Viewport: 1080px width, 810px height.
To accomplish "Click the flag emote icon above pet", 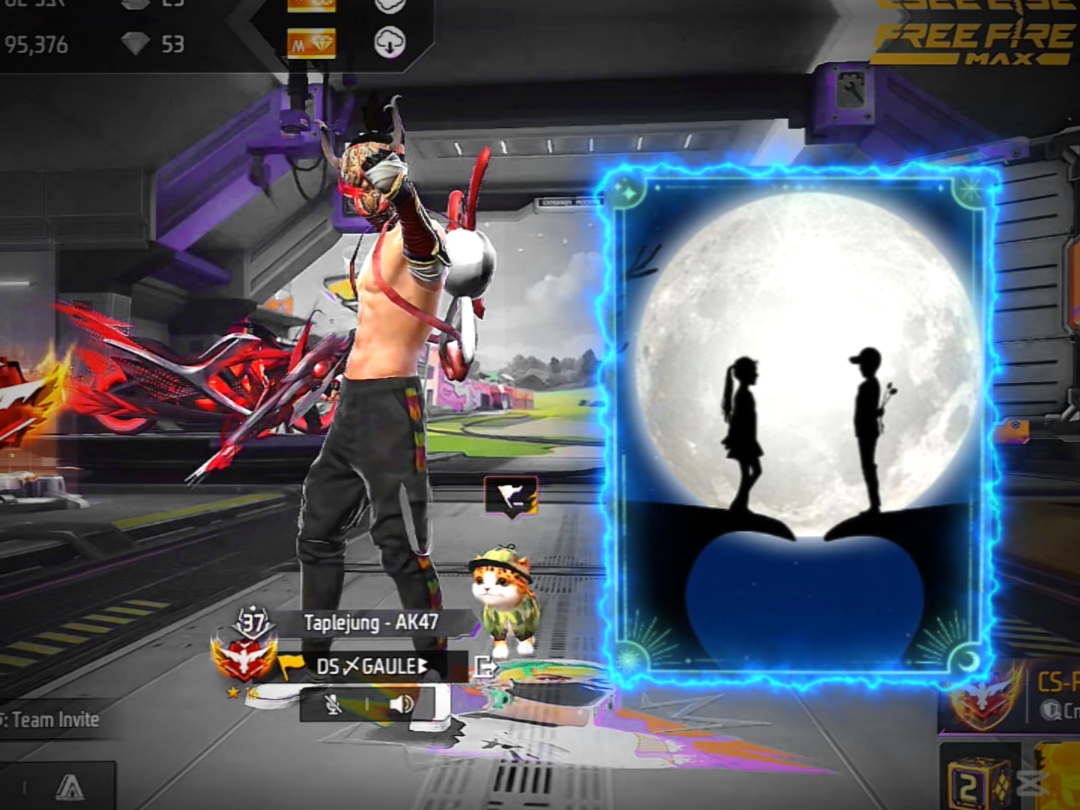I will pos(511,497).
